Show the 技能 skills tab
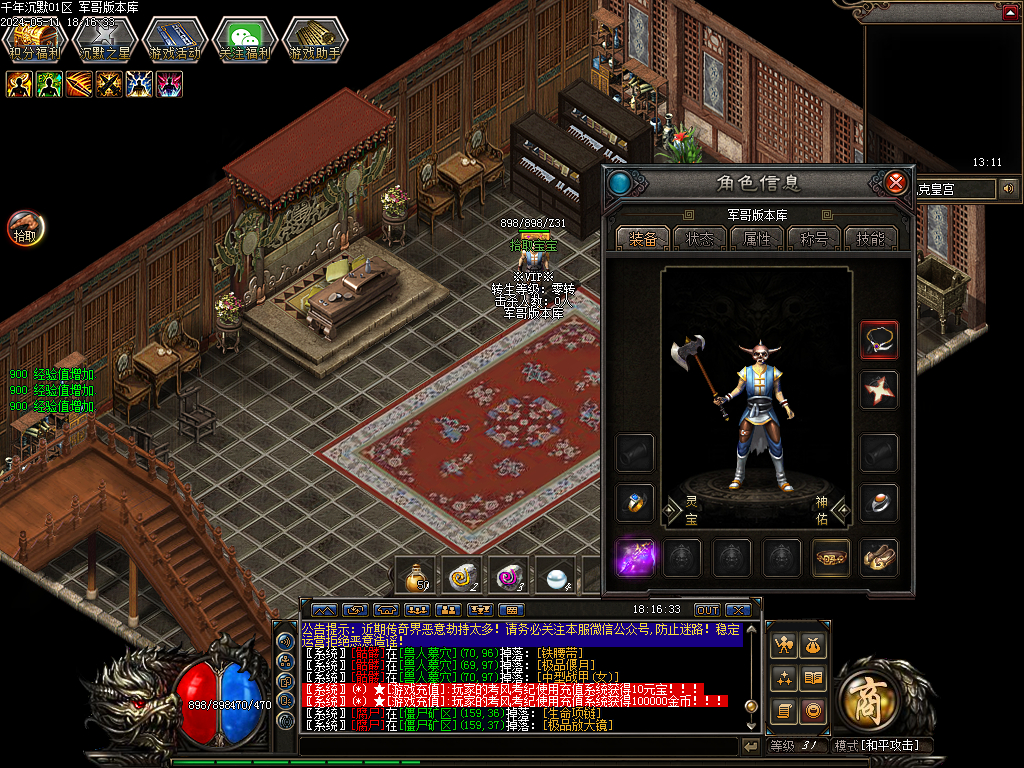Screen dimensions: 1024x768 (871, 239)
